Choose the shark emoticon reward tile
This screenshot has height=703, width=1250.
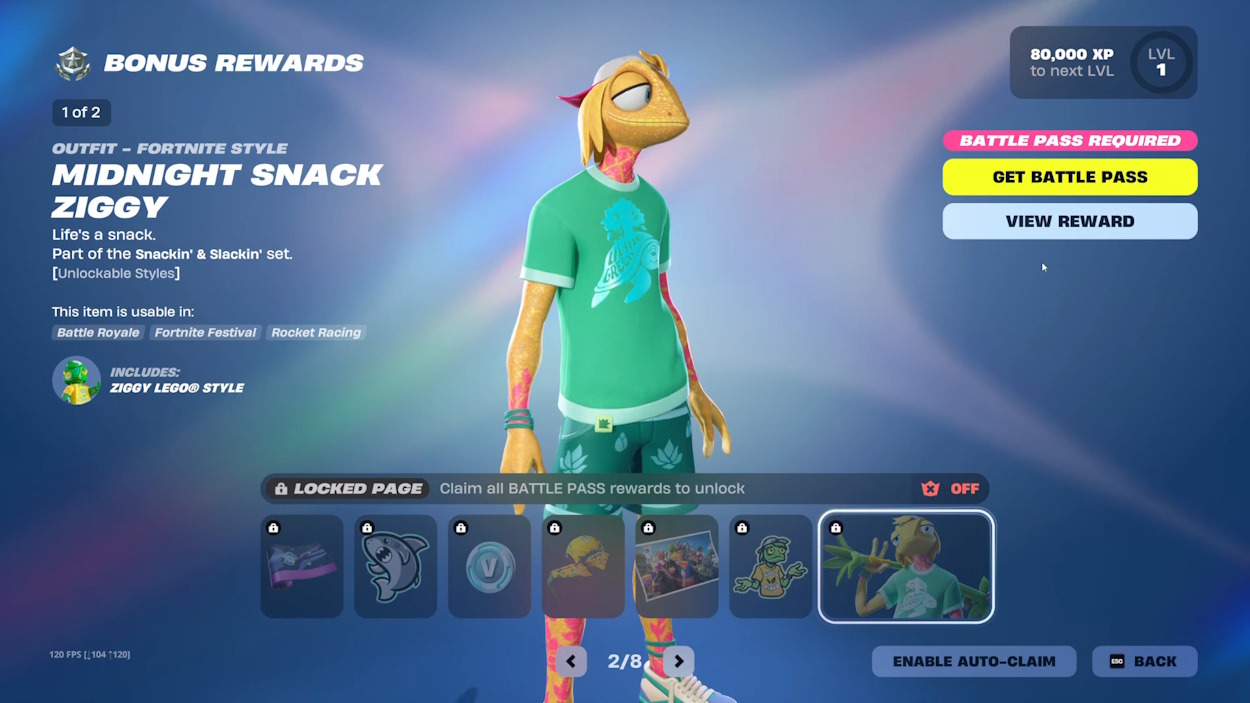coord(395,566)
